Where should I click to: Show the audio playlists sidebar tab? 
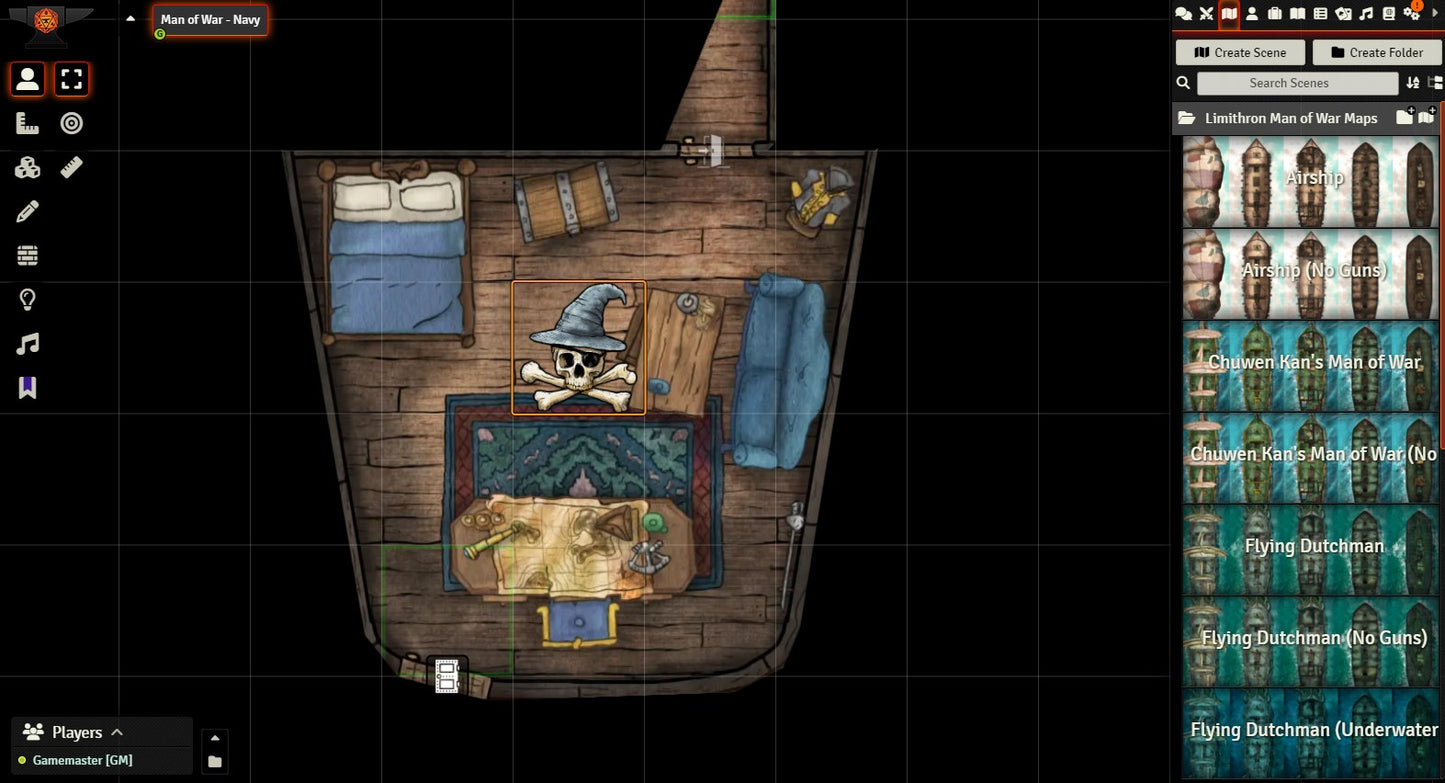(x=1366, y=13)
